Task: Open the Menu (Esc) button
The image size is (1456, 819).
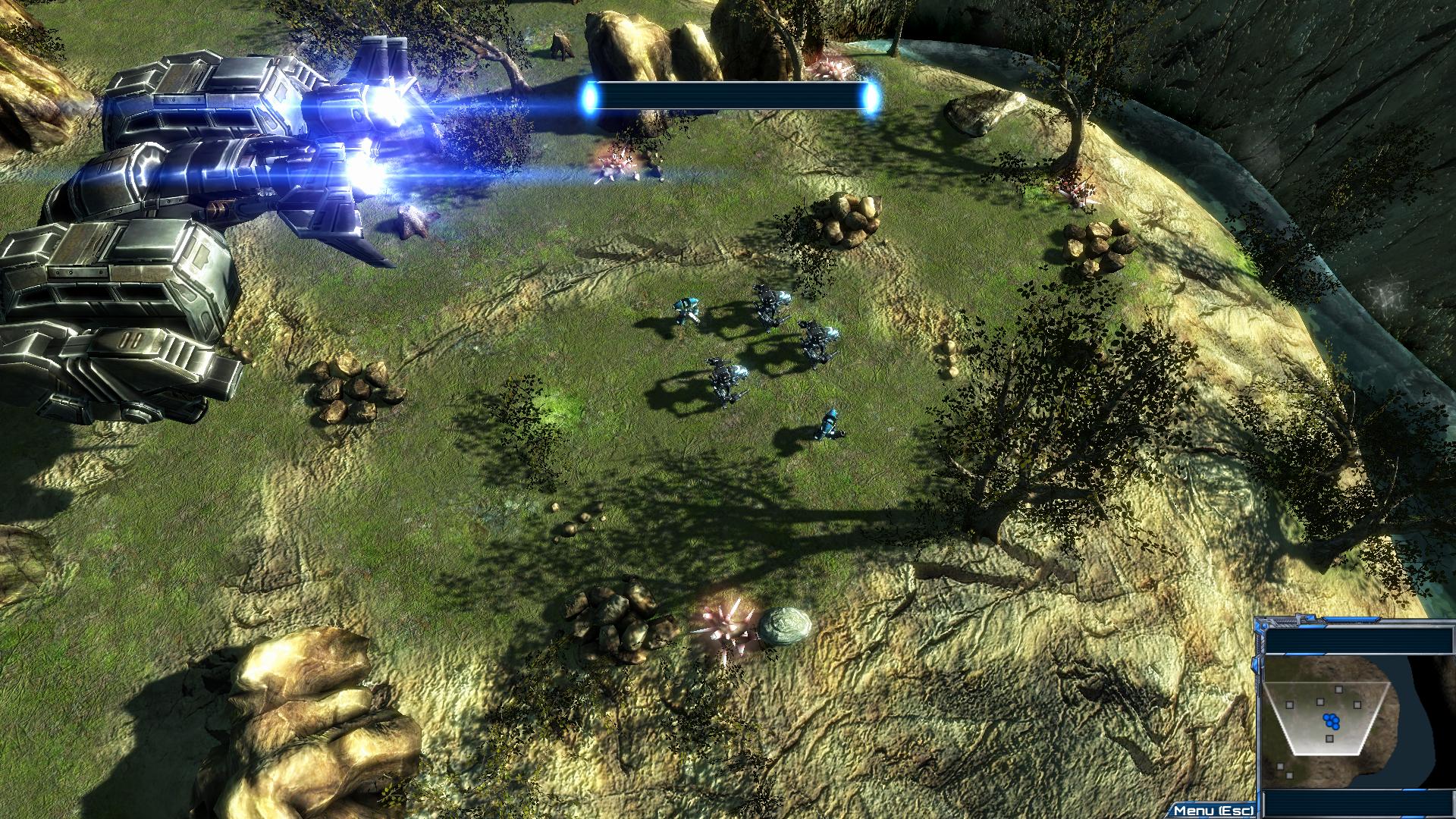Action: (1212, 810)
